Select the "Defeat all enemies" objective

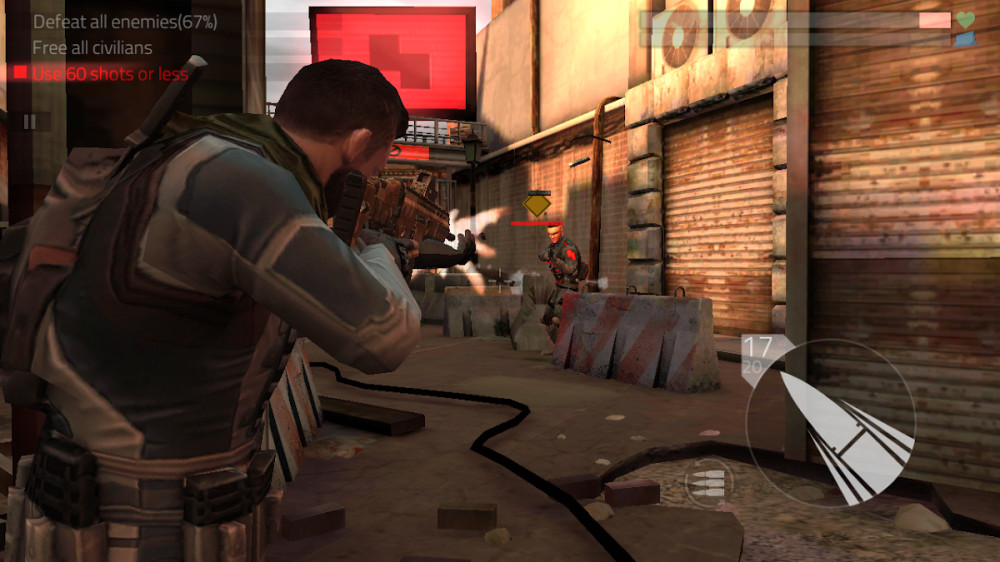(x=124, y=21)
